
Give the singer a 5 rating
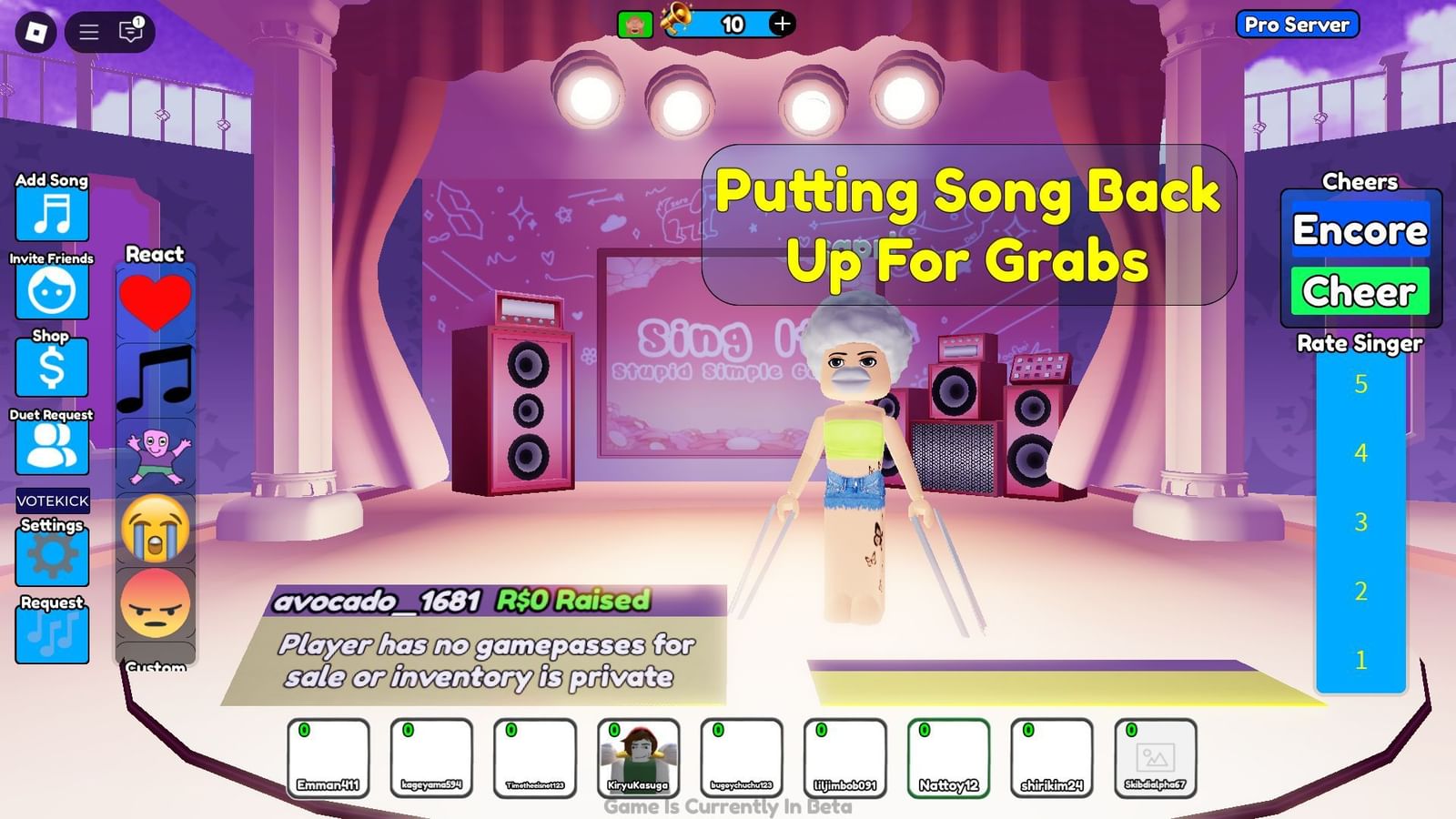click(x=1360, y=385)
